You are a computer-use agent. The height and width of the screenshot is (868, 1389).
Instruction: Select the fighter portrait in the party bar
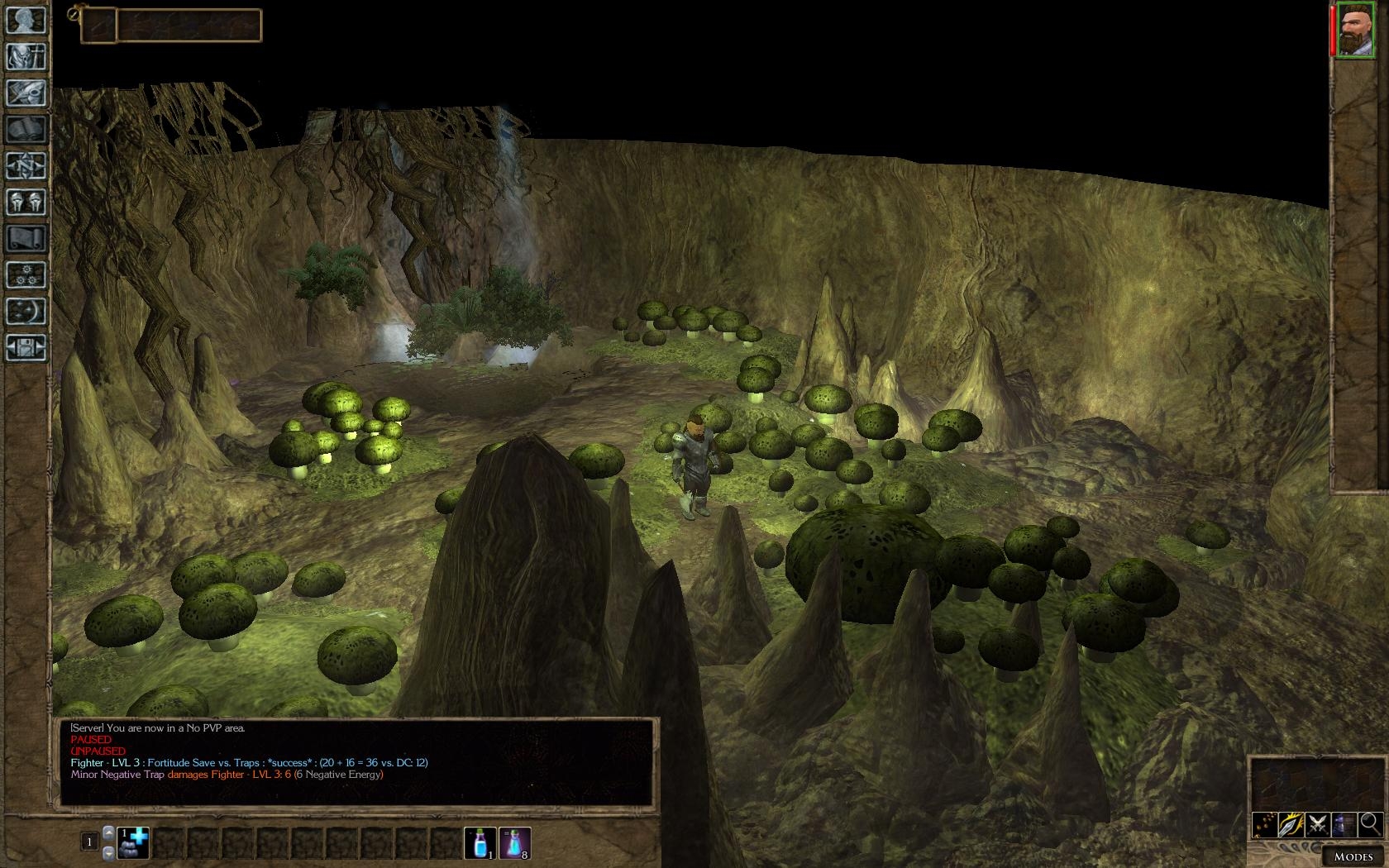(x=1355, y=31)
